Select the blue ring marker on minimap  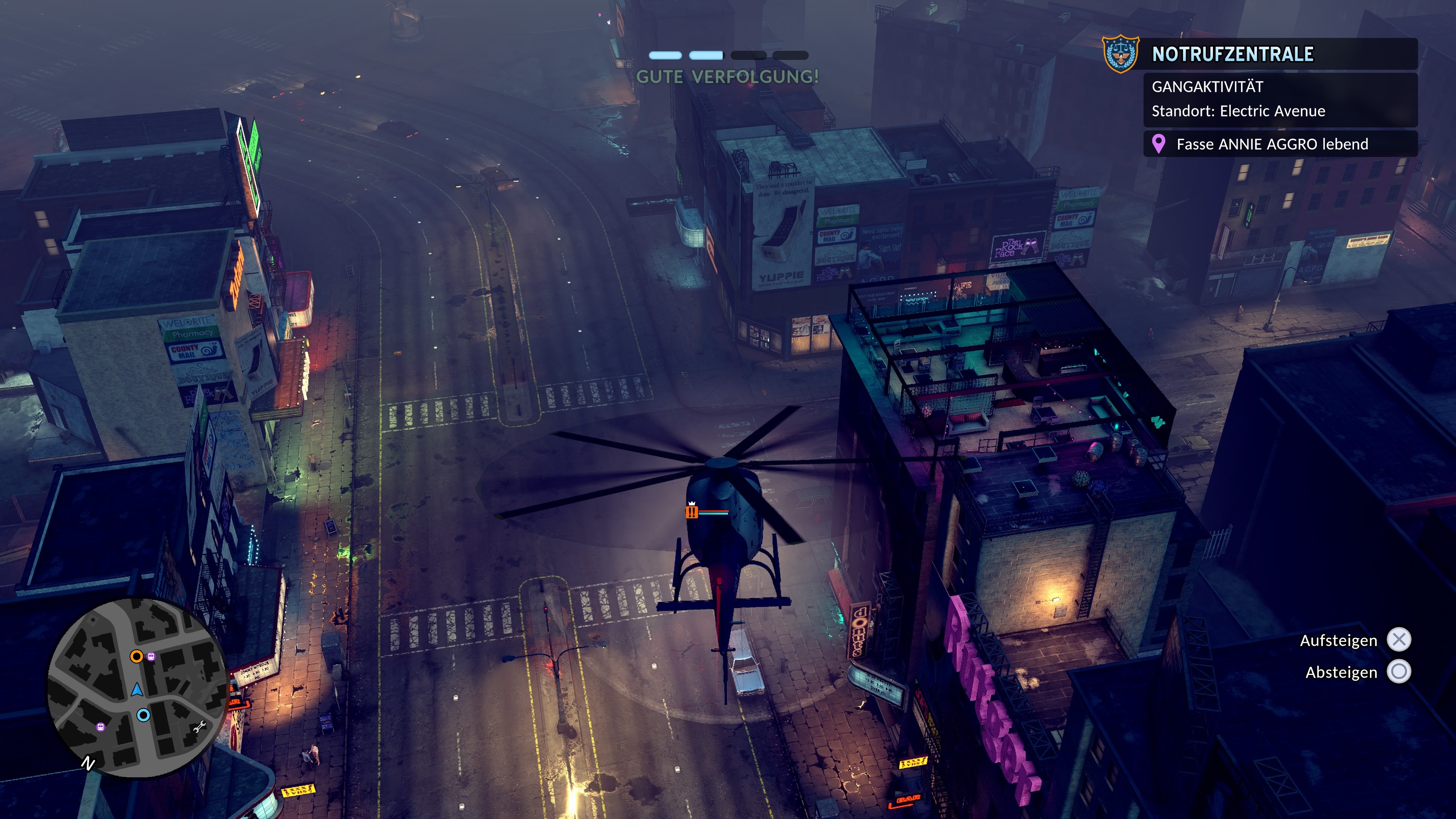[144, 715]
